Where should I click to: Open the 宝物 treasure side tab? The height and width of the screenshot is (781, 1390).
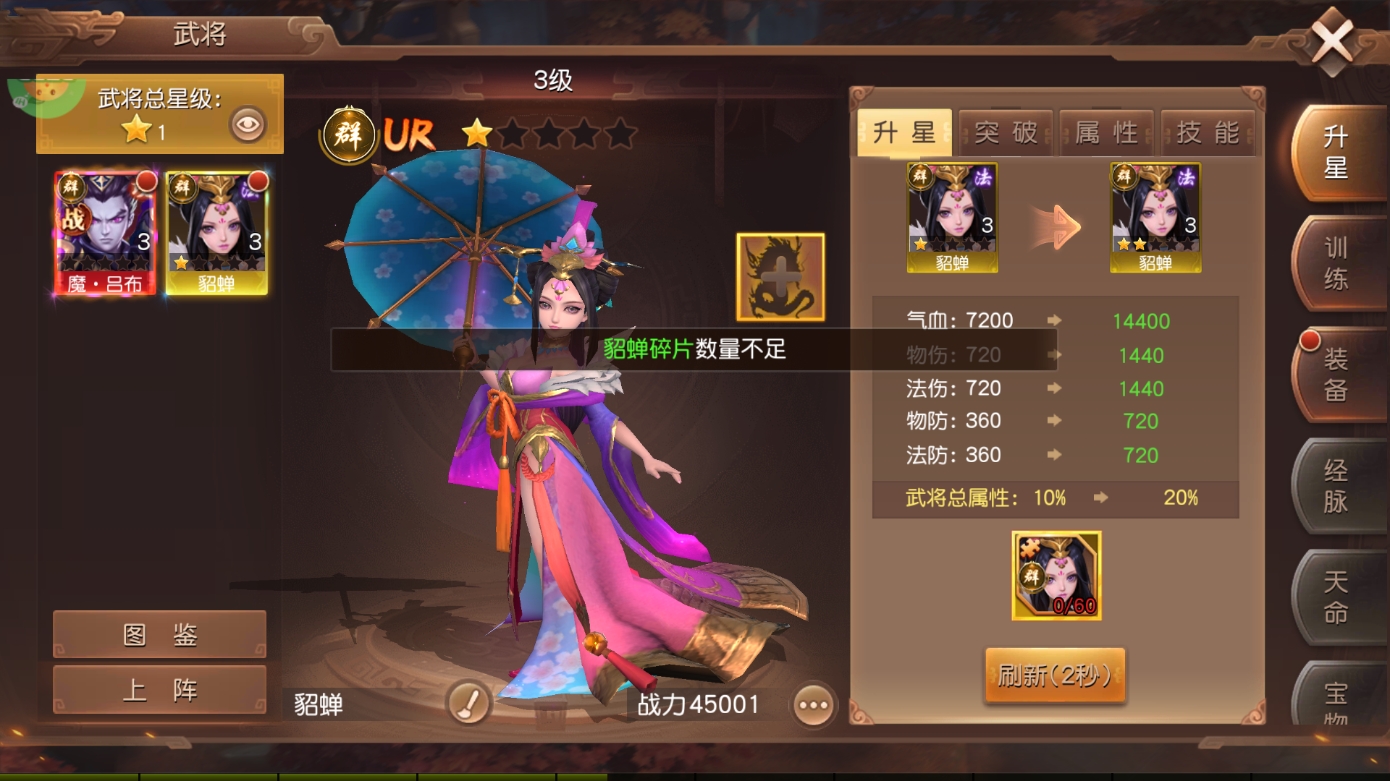[1337, 700]
